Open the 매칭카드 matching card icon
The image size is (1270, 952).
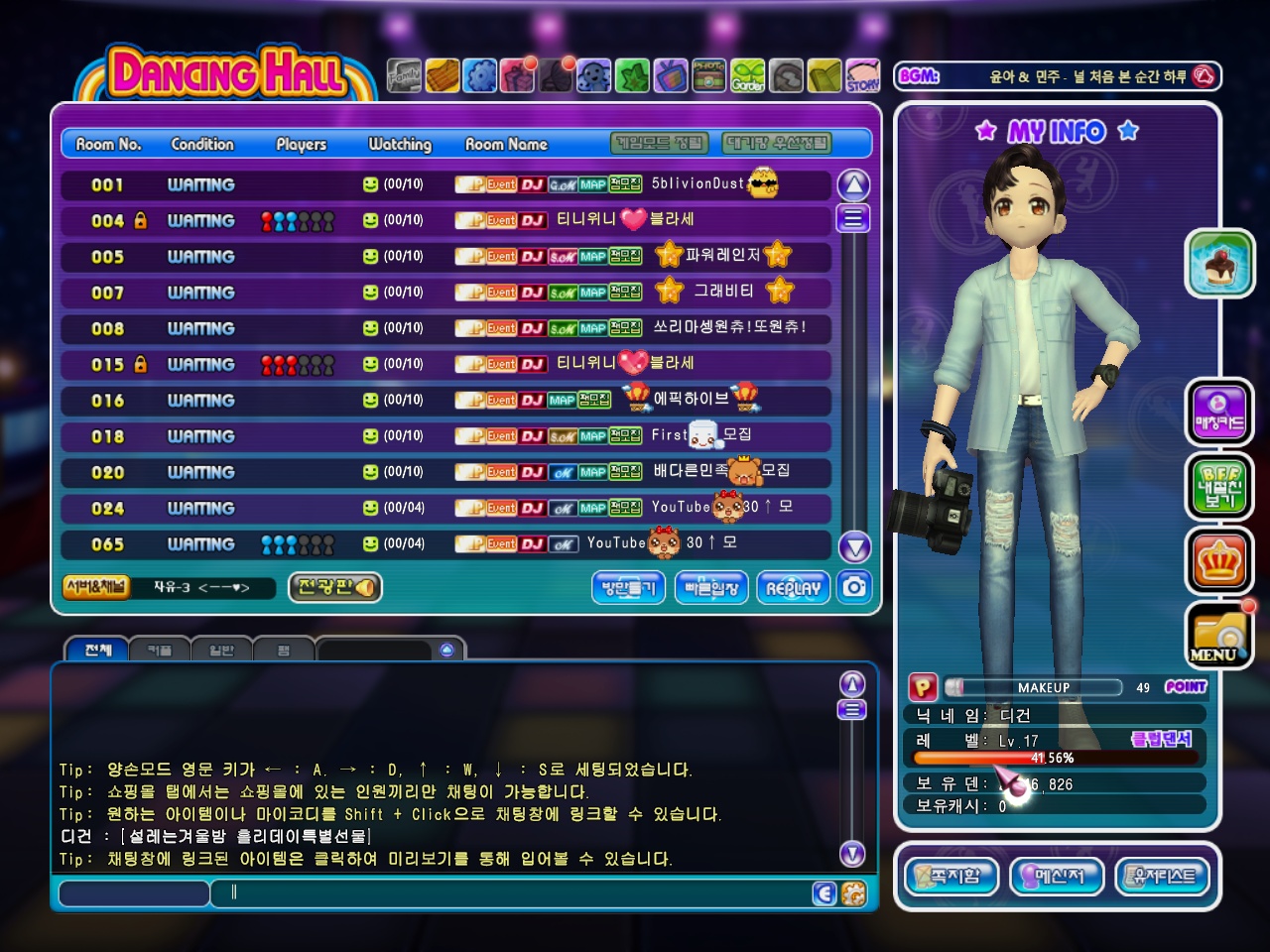coord(1219,412)
